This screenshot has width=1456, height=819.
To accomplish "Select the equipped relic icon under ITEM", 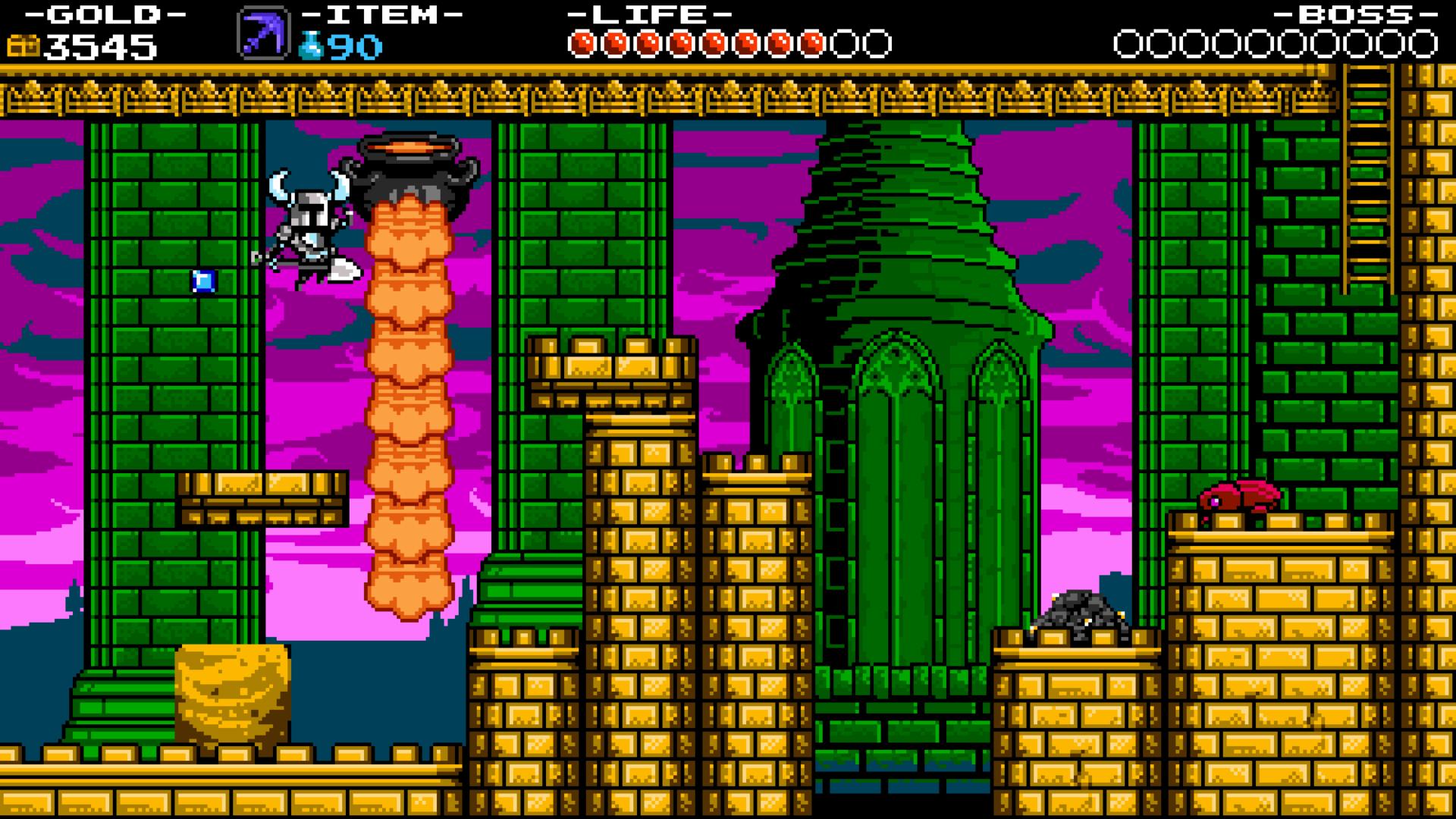I will click(x=262, y=33).
